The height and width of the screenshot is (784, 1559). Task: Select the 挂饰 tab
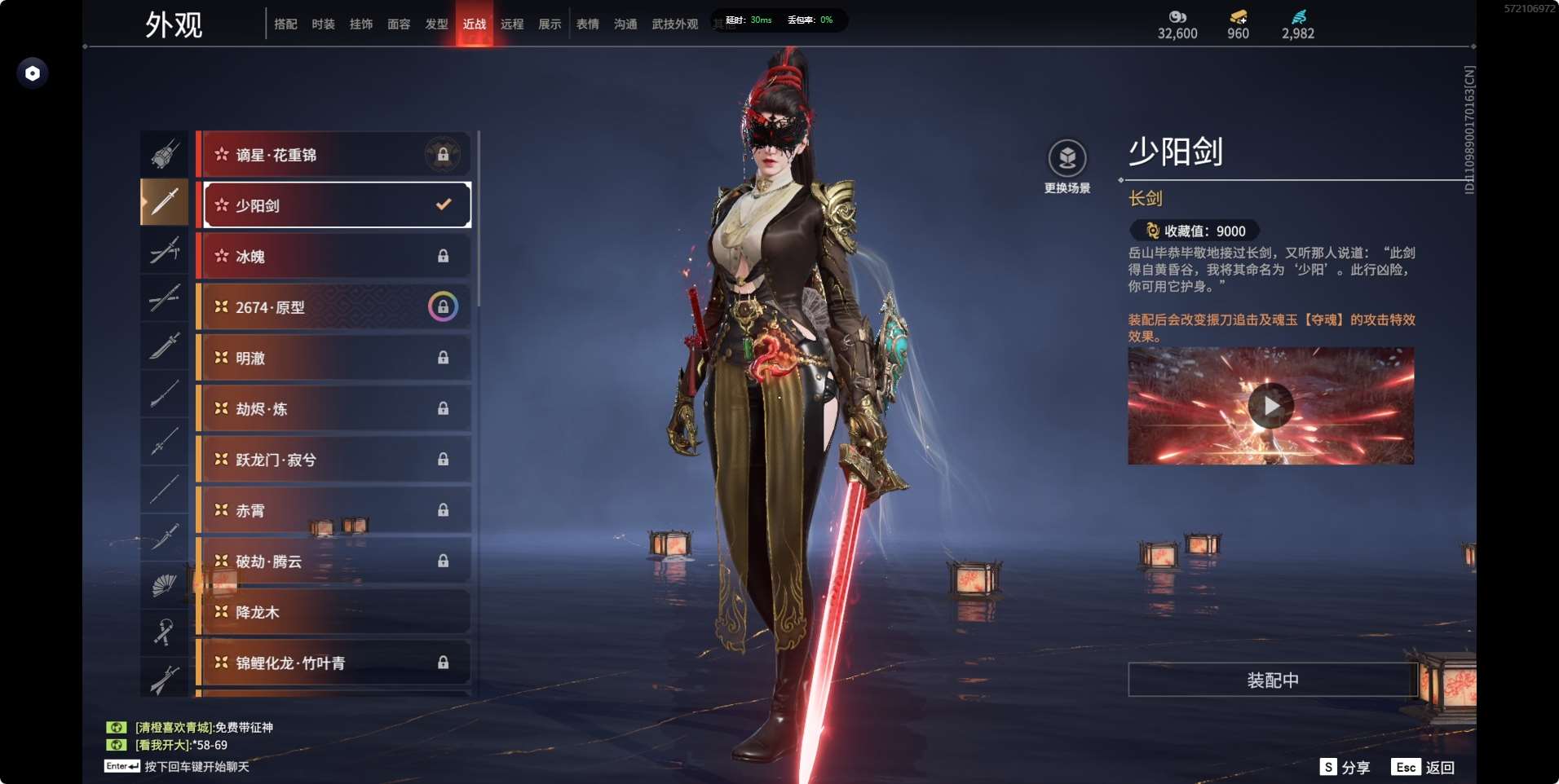click(361, 24)
